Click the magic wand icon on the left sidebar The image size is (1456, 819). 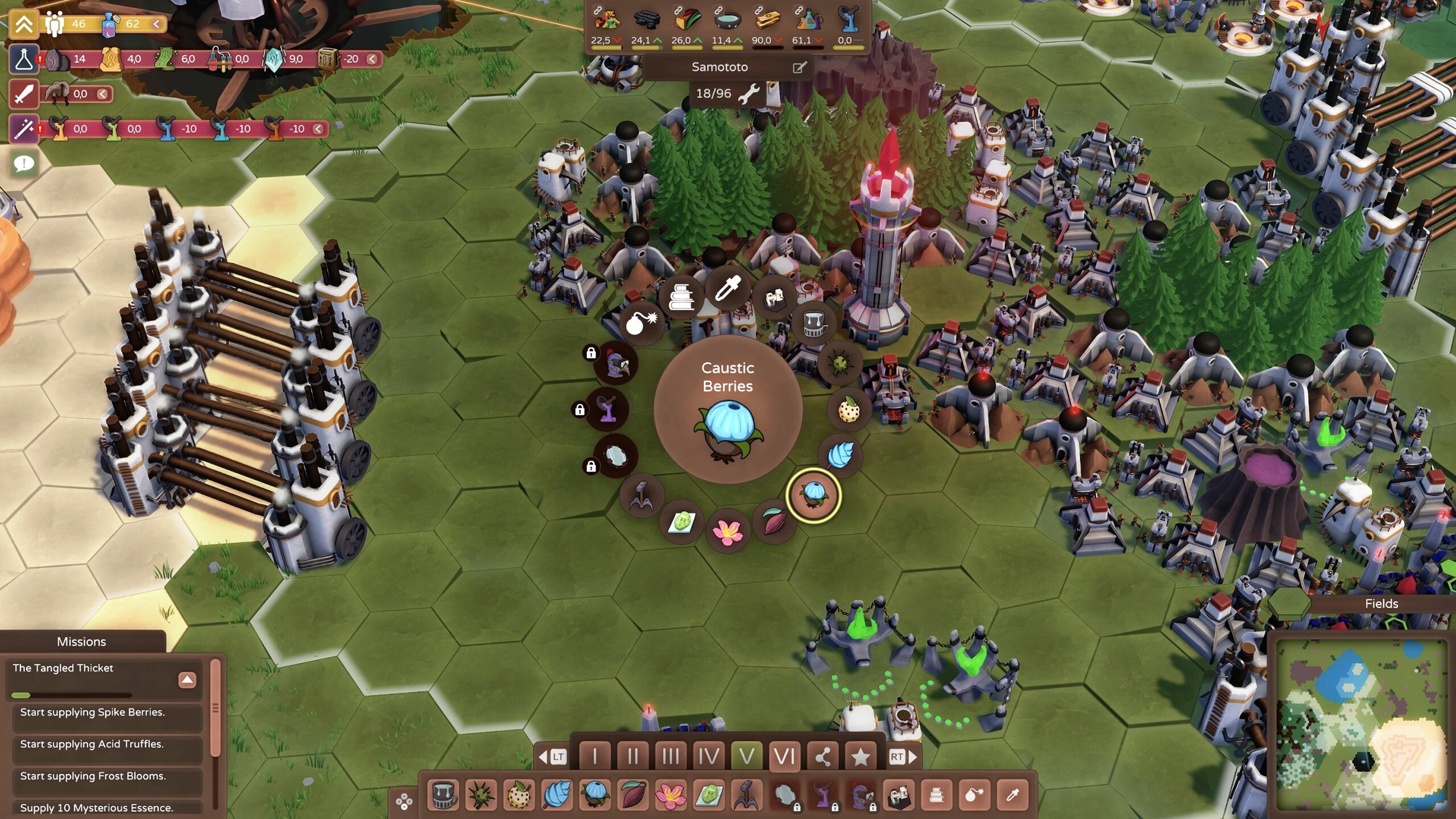23,130
